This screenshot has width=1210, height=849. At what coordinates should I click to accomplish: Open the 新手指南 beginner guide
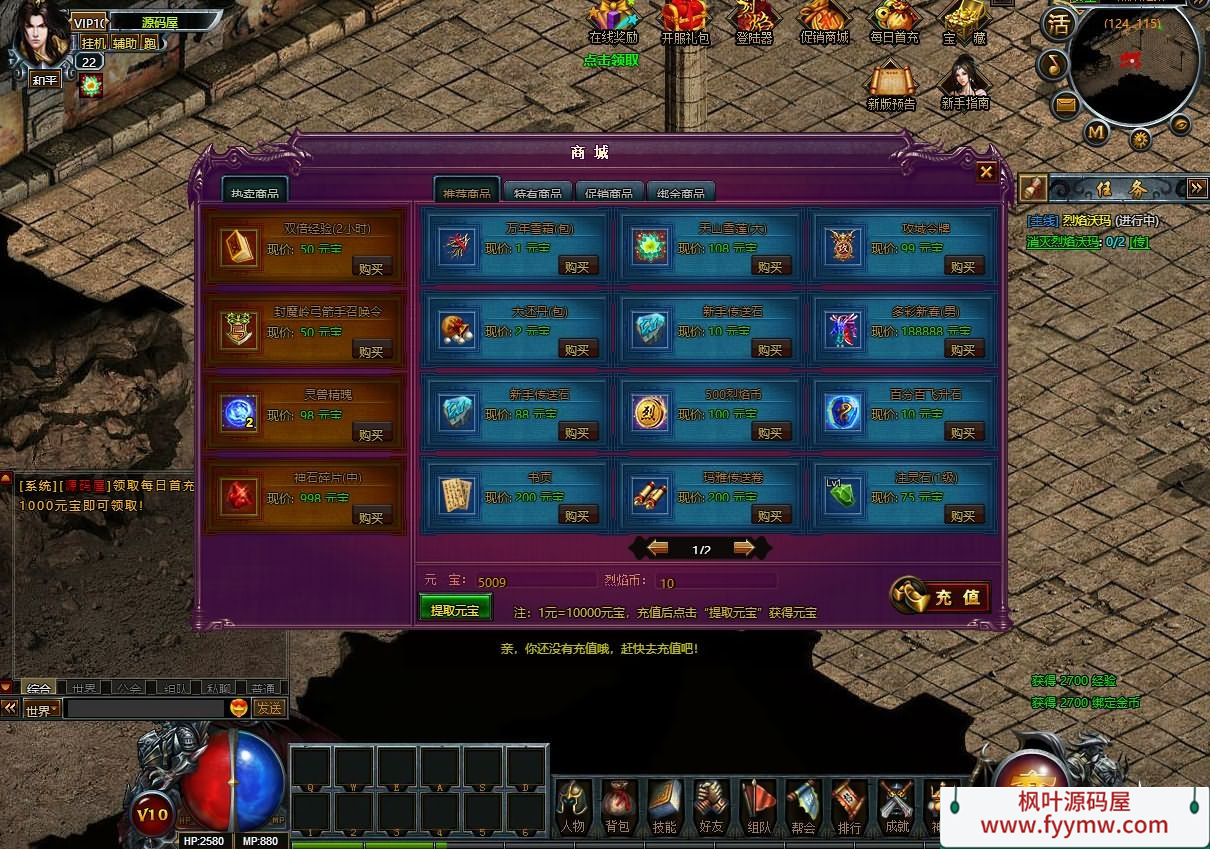click(x=965, y=84)
